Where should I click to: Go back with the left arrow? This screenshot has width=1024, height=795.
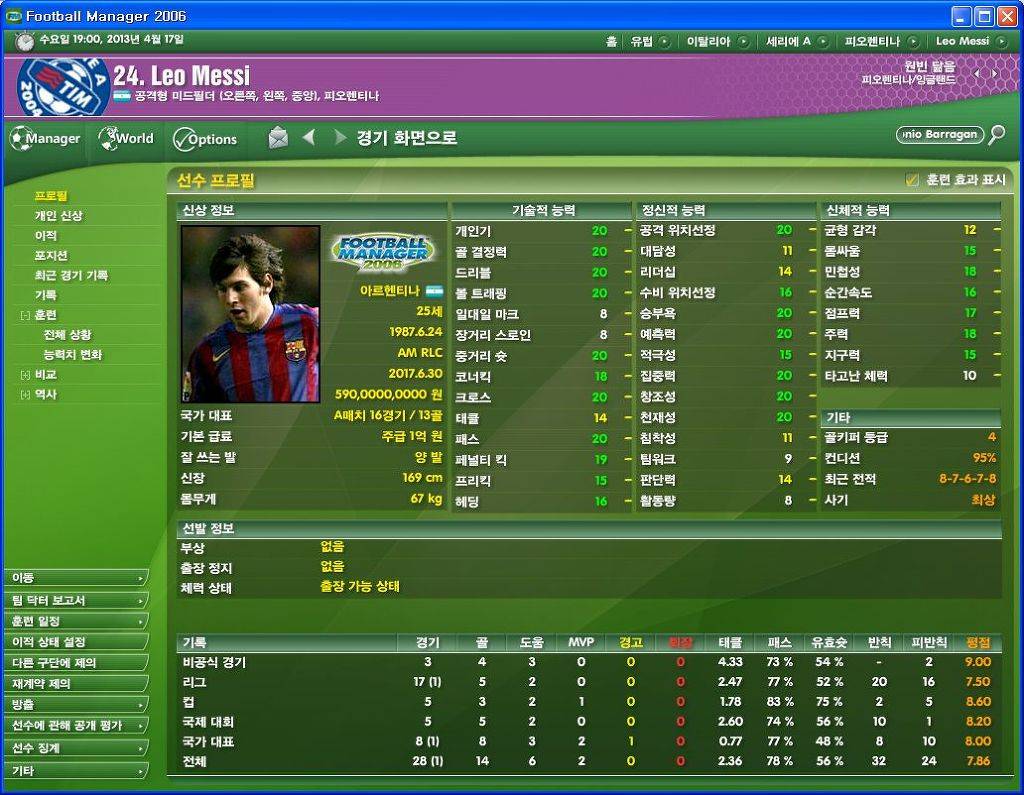point(309,138)
